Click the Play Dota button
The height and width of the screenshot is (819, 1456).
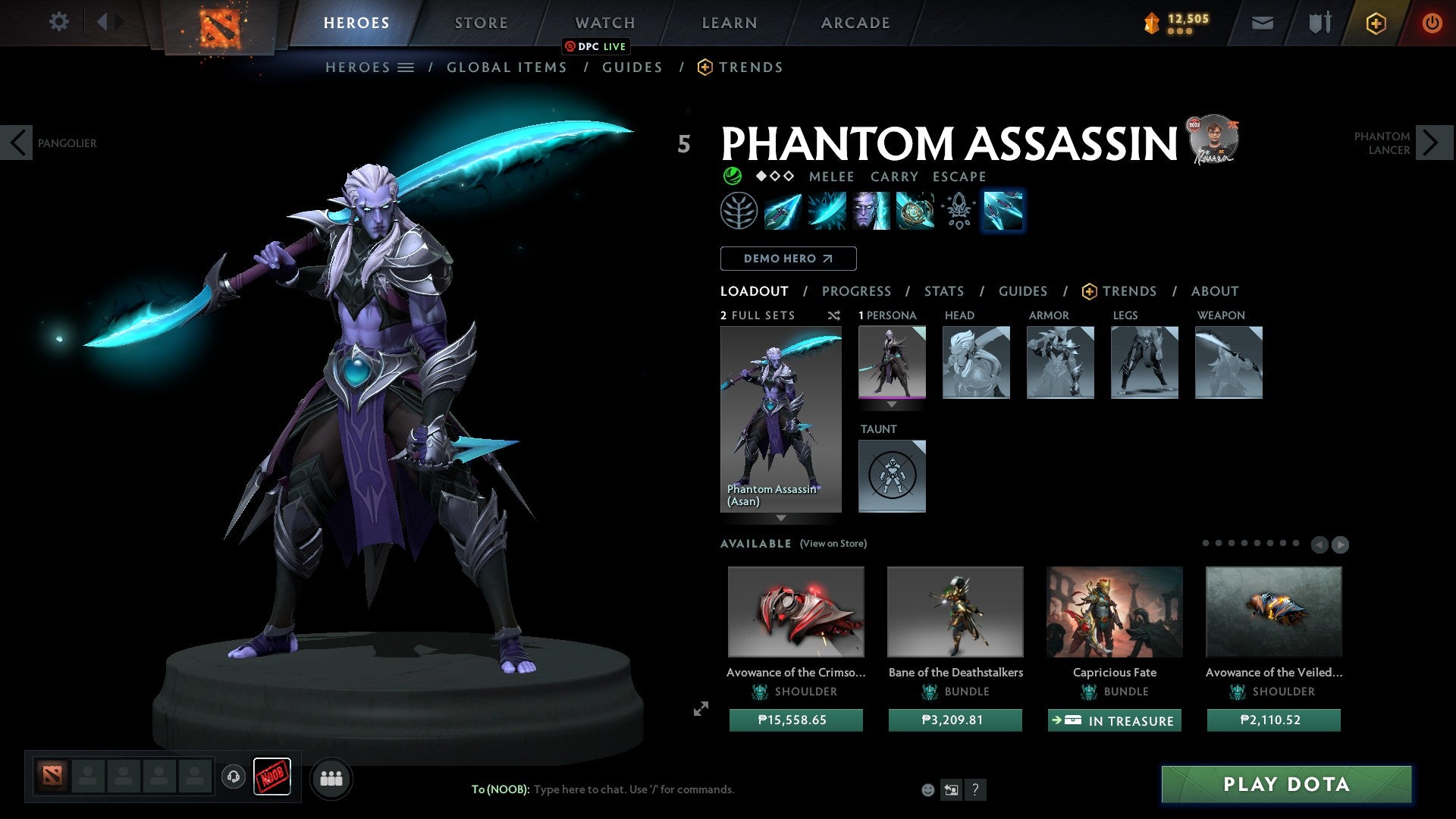coord(1286,784)
